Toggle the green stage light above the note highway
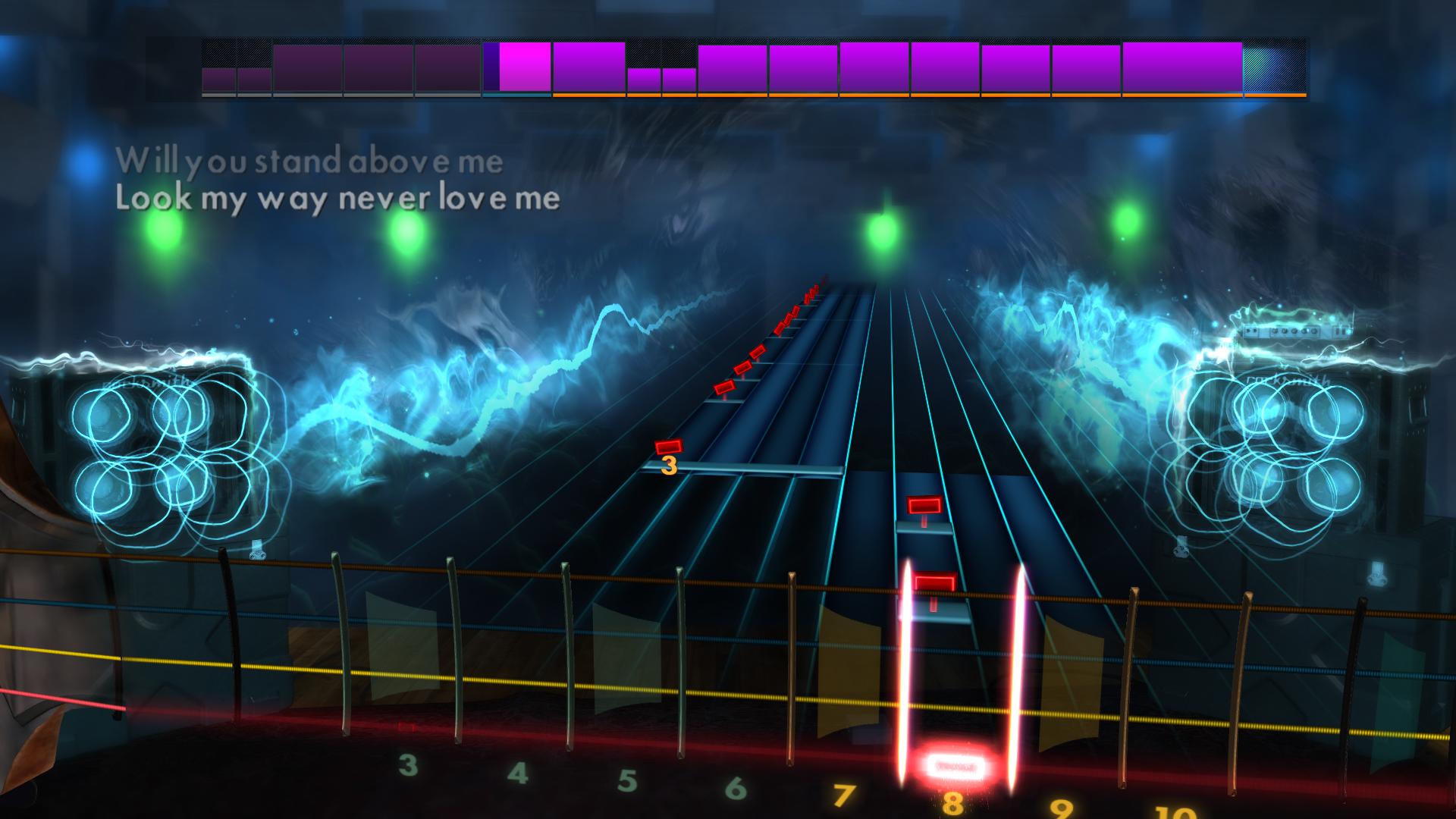Image resolution: width=1456 pixels, height=819 pixels. 883,227
